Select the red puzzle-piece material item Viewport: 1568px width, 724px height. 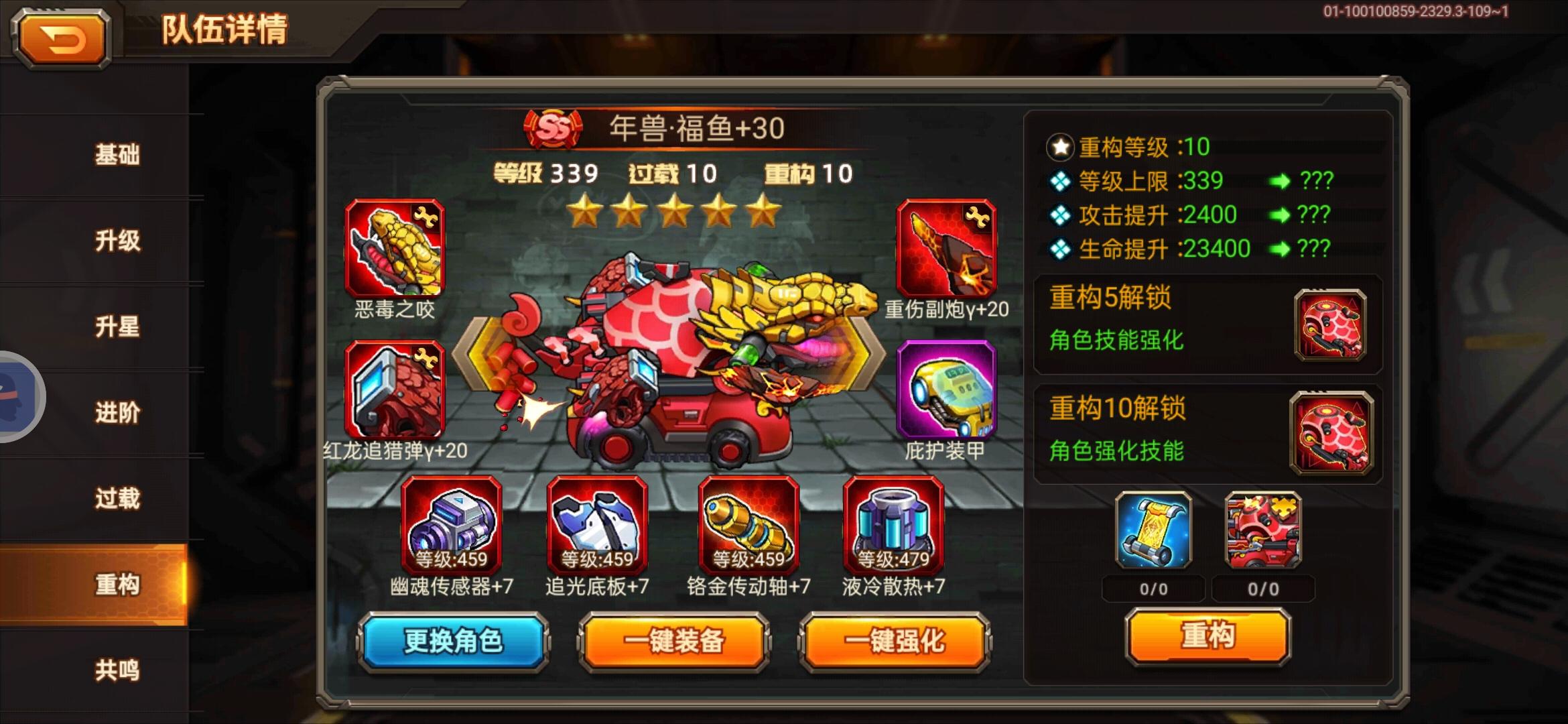(x=1263, y=532)
